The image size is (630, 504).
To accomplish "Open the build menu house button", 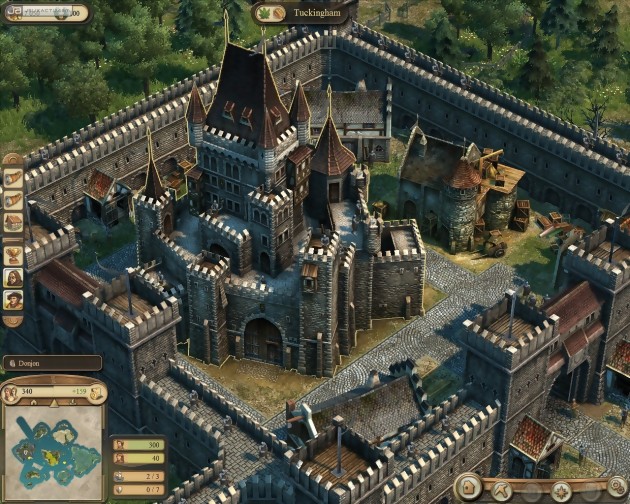I will tap(469, 489).
